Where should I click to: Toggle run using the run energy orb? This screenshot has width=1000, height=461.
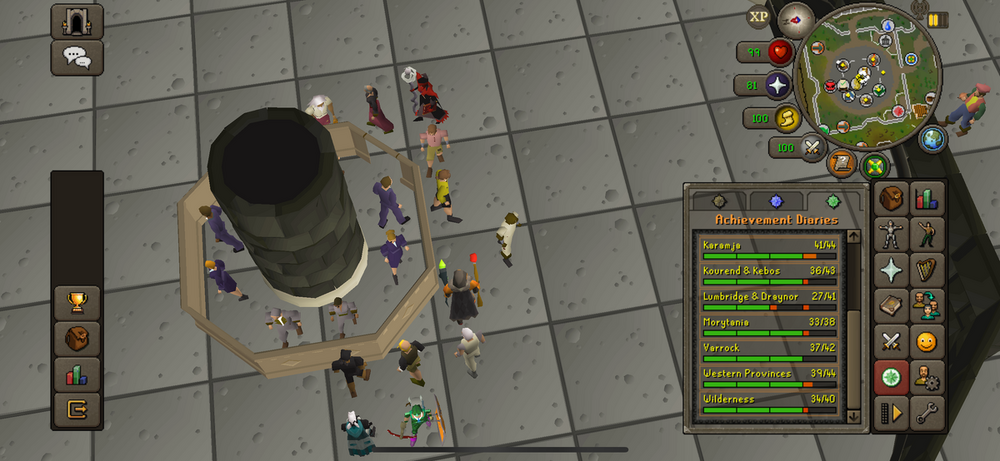click(x=786, y=118)
